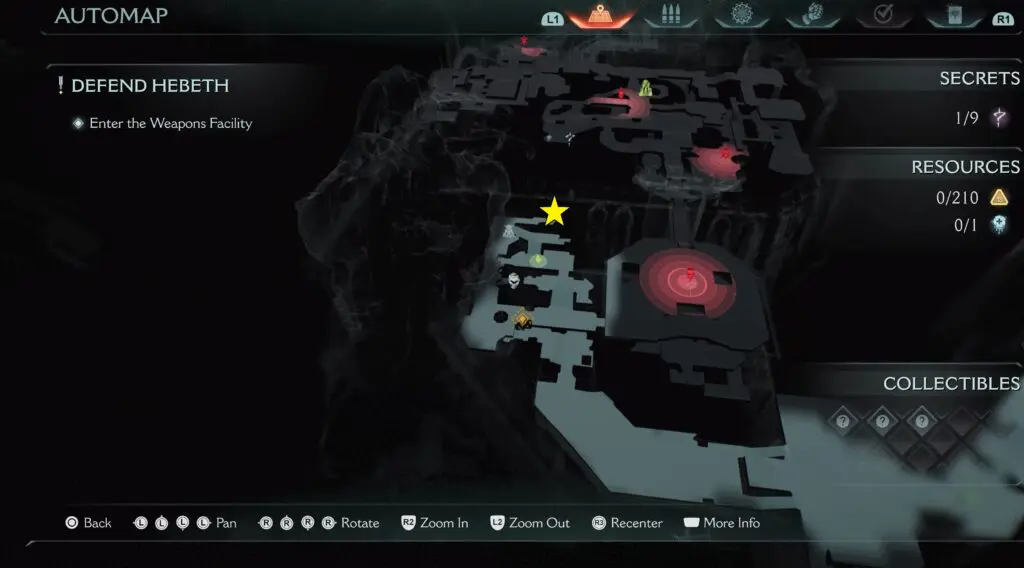Select the first unknown collectible diamond
The image size is (1024, 568).
843,421
